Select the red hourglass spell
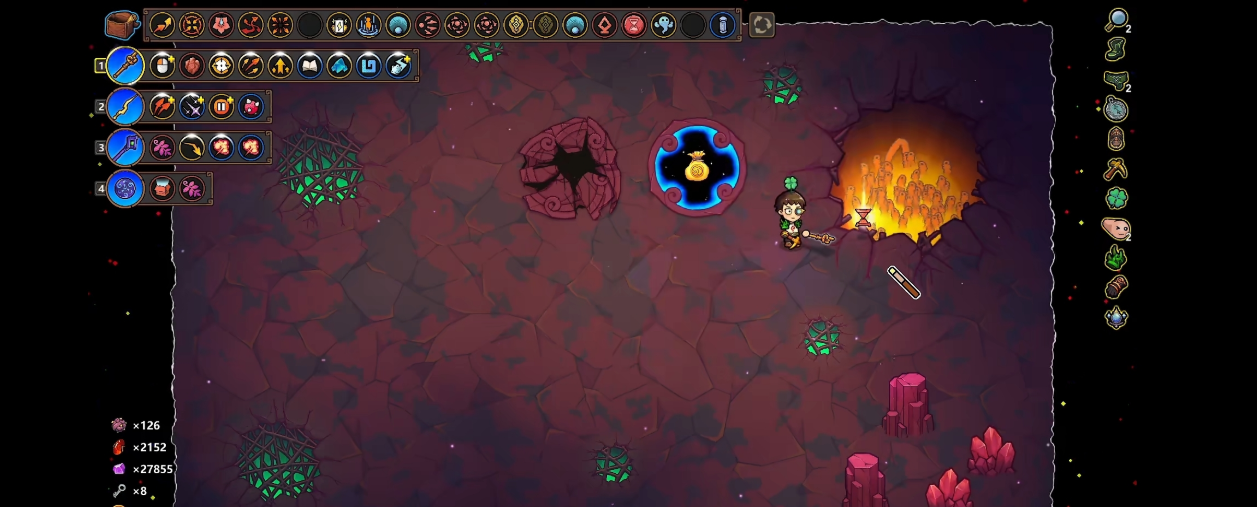The height and width of the screenshot is (507, 1257). click(x=634, y=25)
